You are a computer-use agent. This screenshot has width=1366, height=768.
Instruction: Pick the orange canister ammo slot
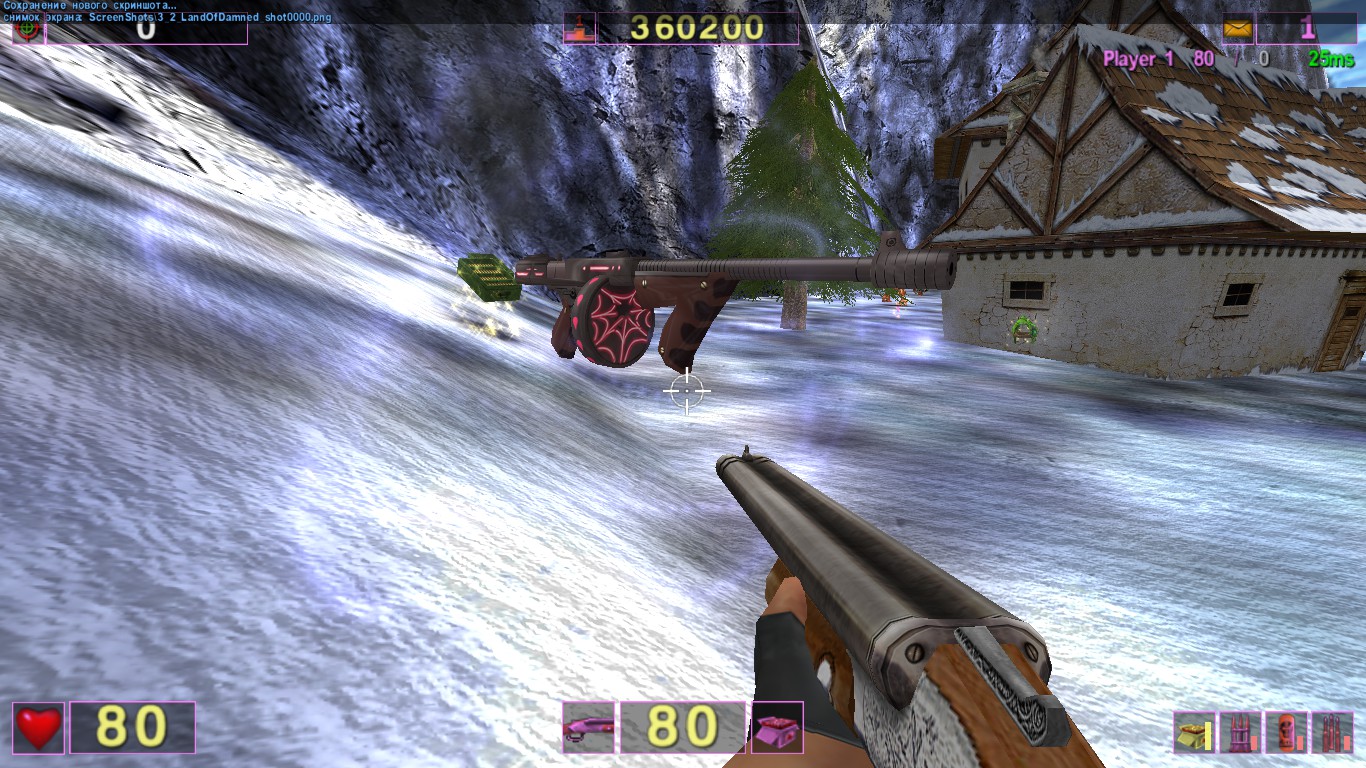[x=1286, y=733]
